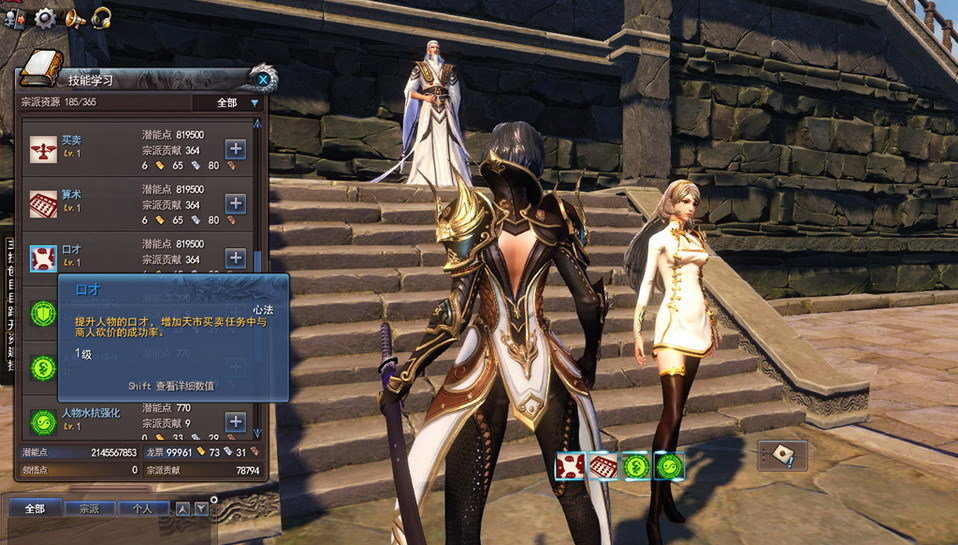The image size is (958, 545).
Task: Upgrade the 买卖 skill with plus button
Action: [x=235, y=149]
